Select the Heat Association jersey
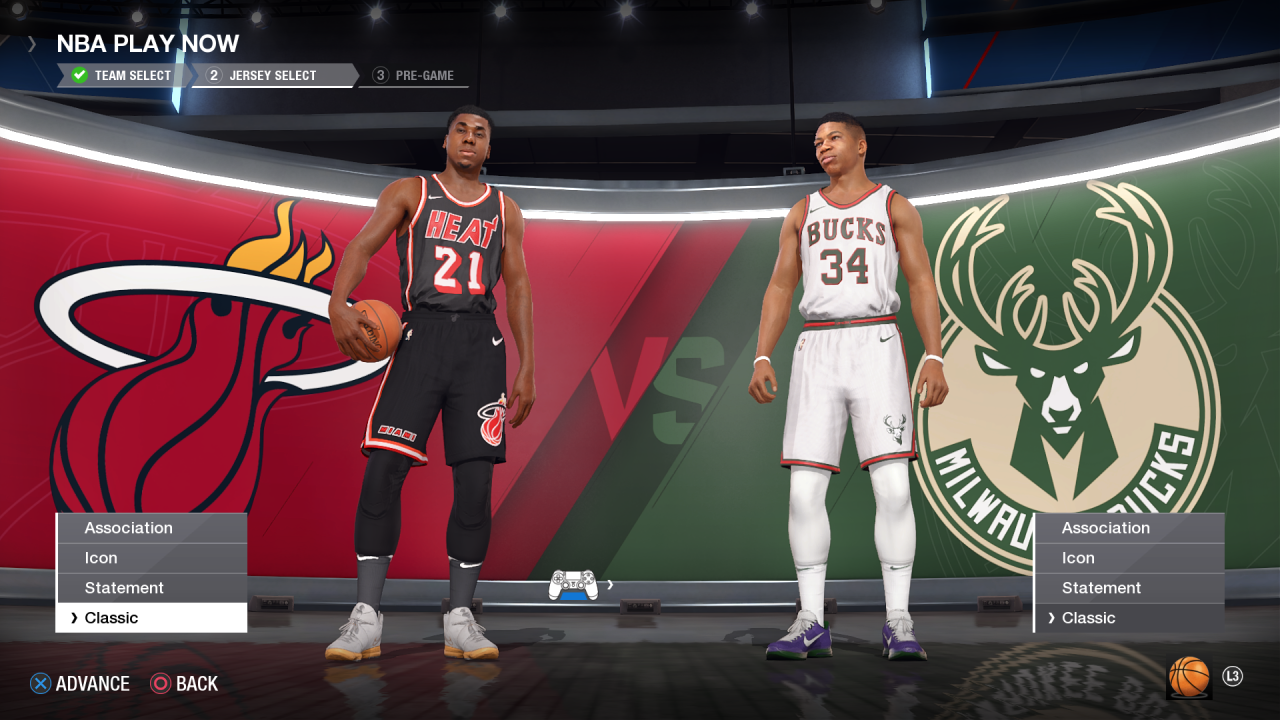 pyautogui.click(x=151, y=528)
